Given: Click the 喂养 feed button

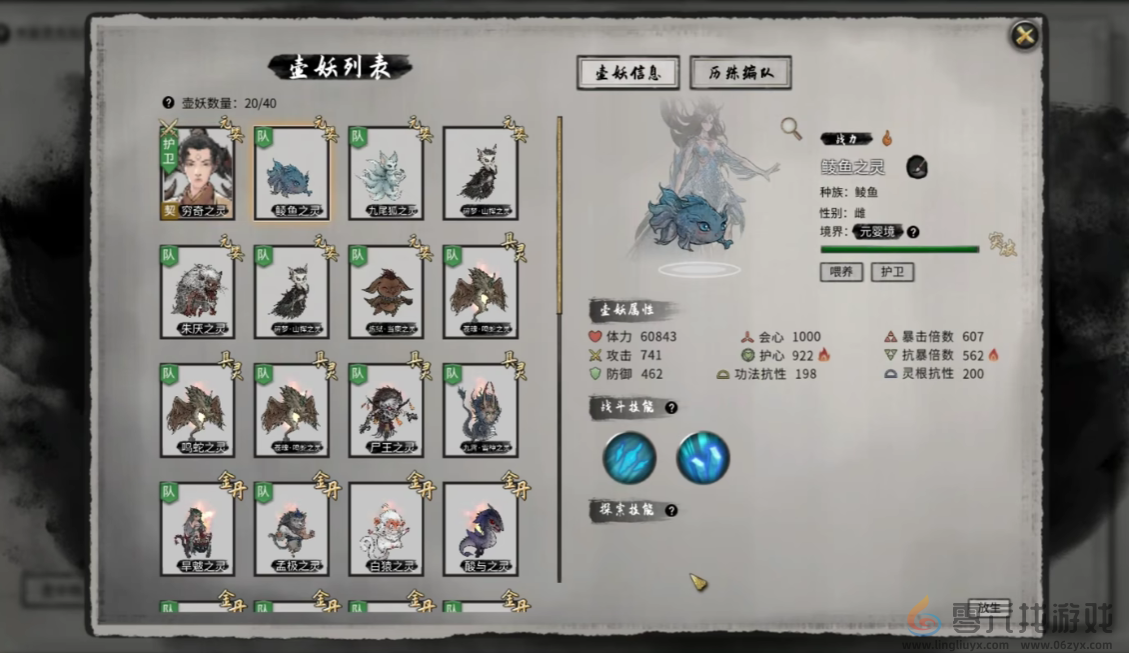Looking at the screenshot, I should pyautogui.click(x=841, y=272).
